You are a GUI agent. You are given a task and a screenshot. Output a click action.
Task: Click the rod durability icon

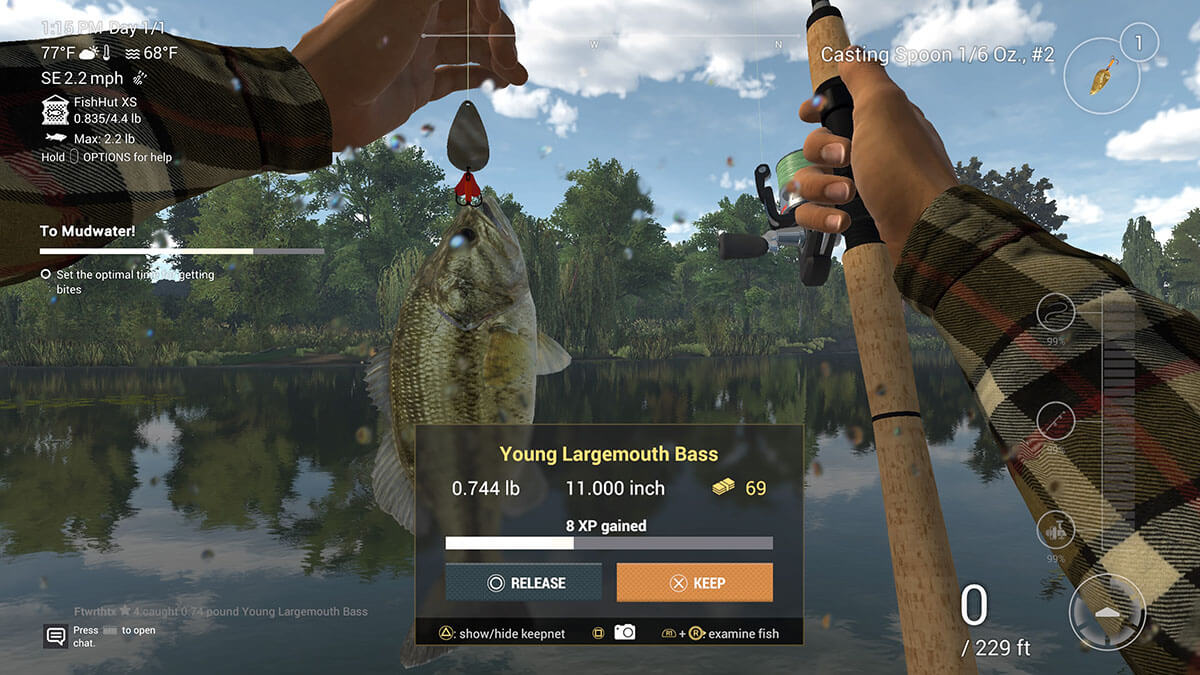(1055, 421)
